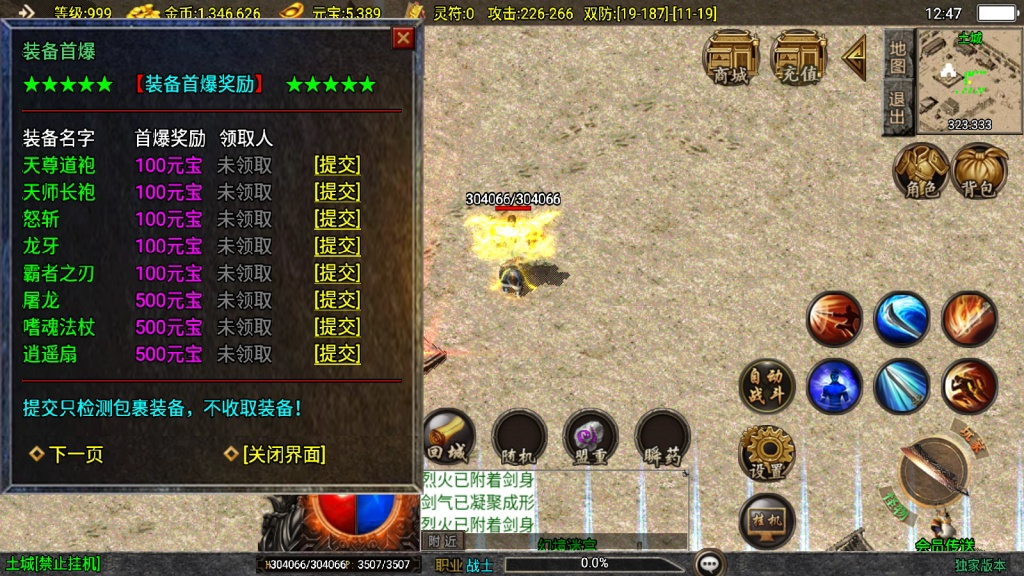Collapse top icons with gold arrow
This screenshot has height=576, width=1024.
coord(853,57)
